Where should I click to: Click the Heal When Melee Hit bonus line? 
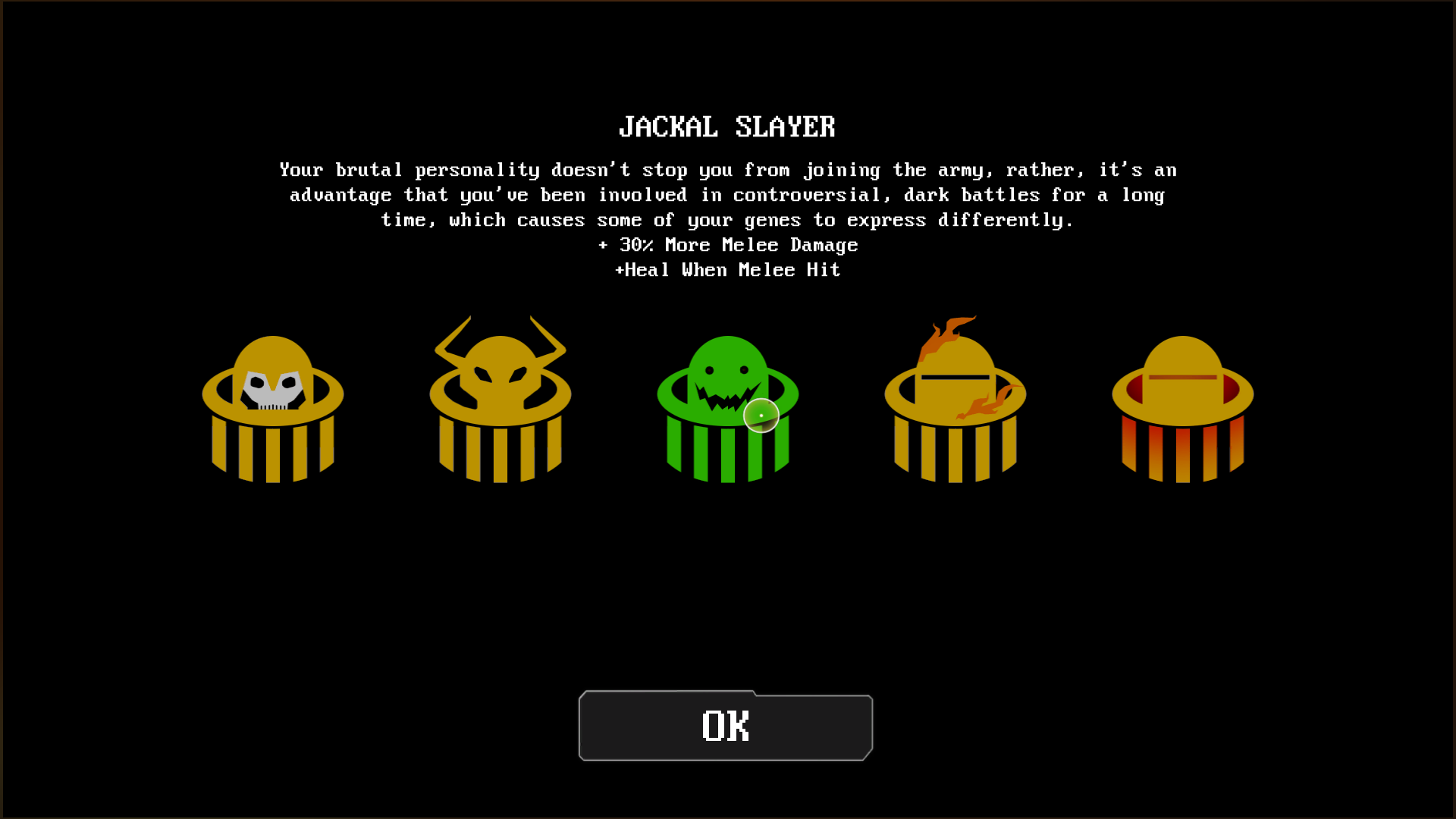tap(728, 270)
